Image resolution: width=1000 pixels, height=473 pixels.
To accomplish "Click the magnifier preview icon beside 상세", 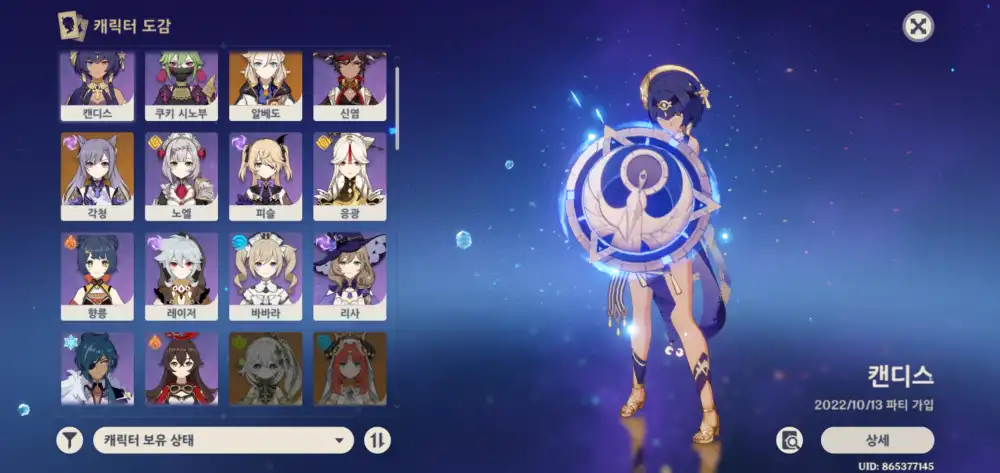I will tap(790, 440).
